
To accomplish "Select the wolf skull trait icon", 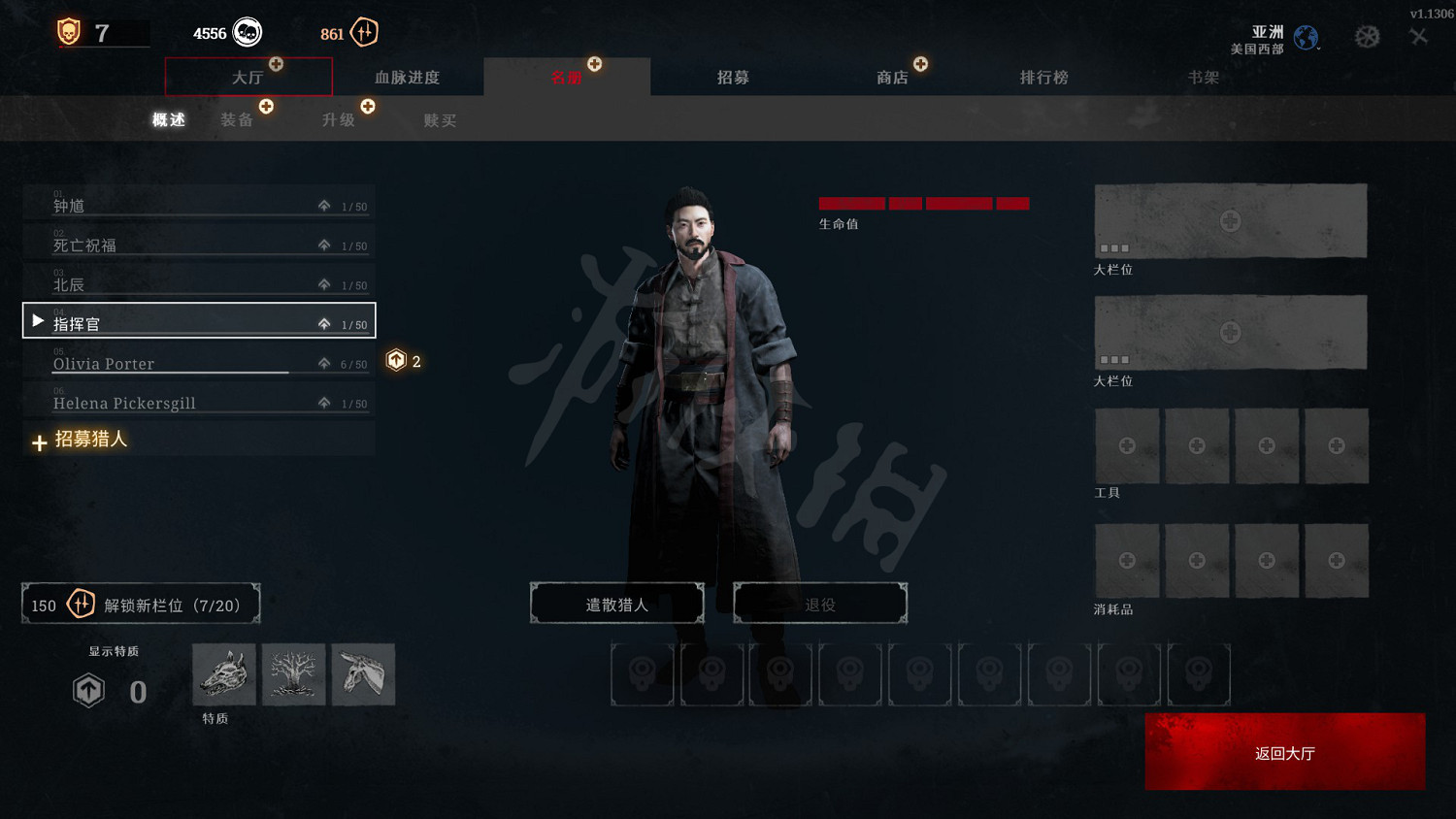I will 223,673.
